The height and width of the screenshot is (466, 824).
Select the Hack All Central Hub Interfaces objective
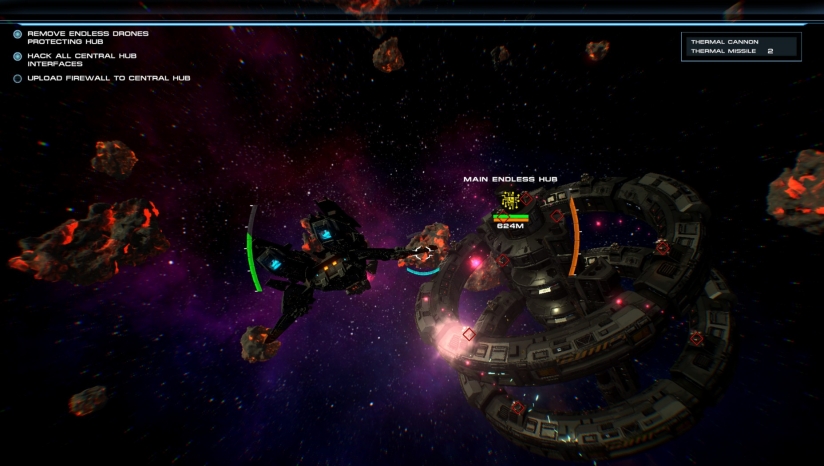pos(81,60)
